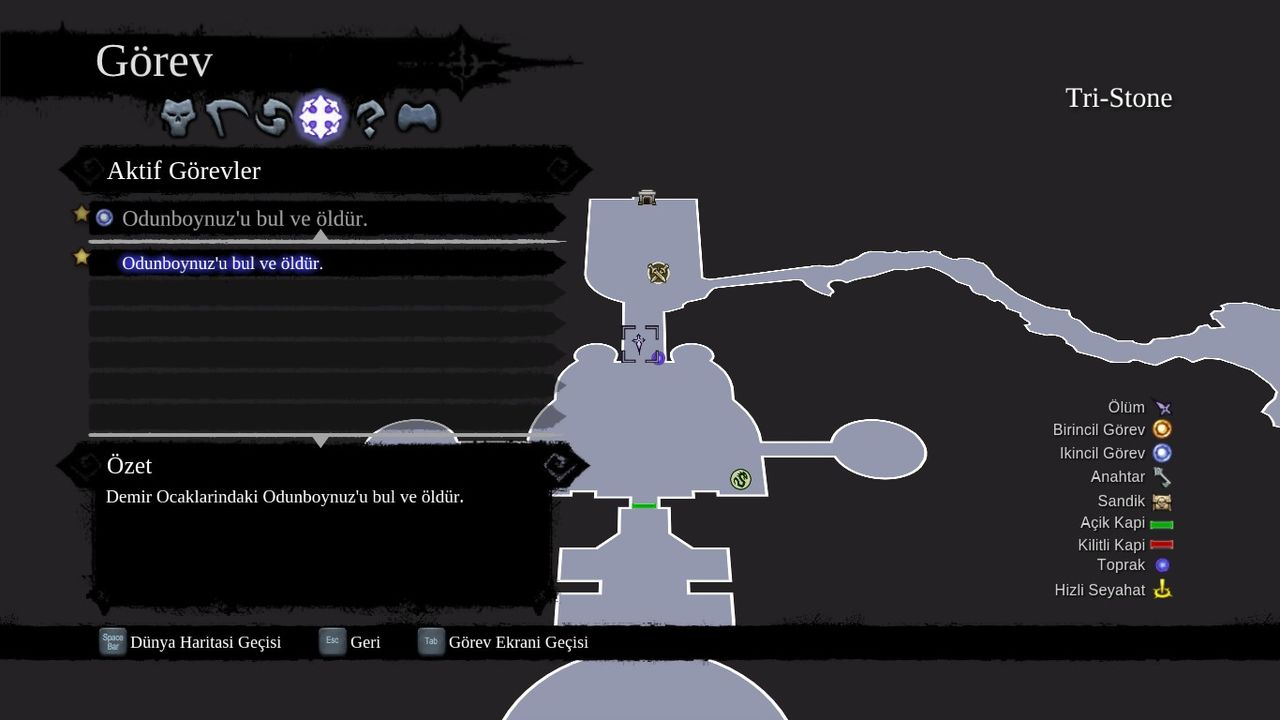
Task: Open the question mark help tab
Action: (369, 115)
